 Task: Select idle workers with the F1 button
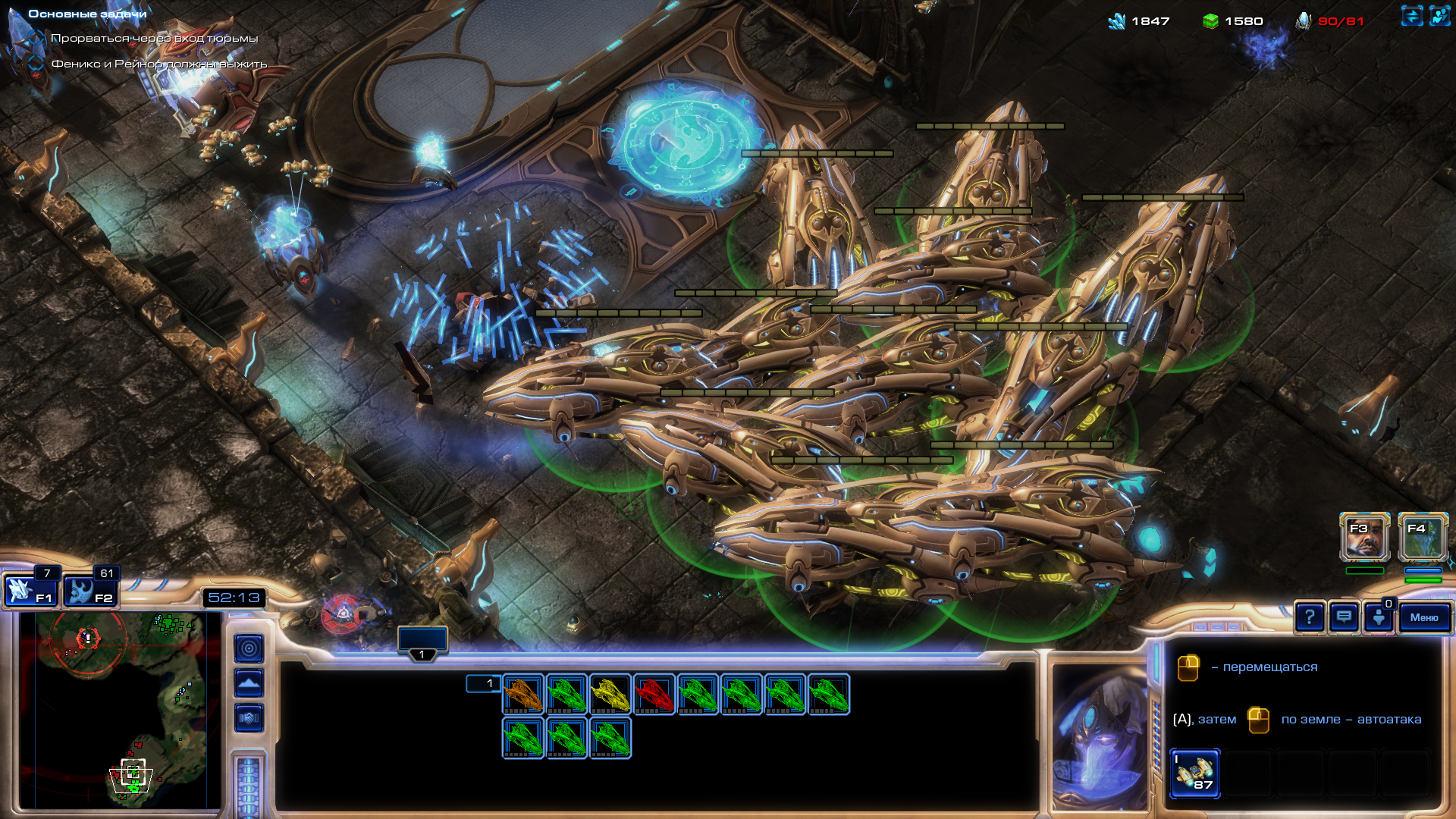30,591
